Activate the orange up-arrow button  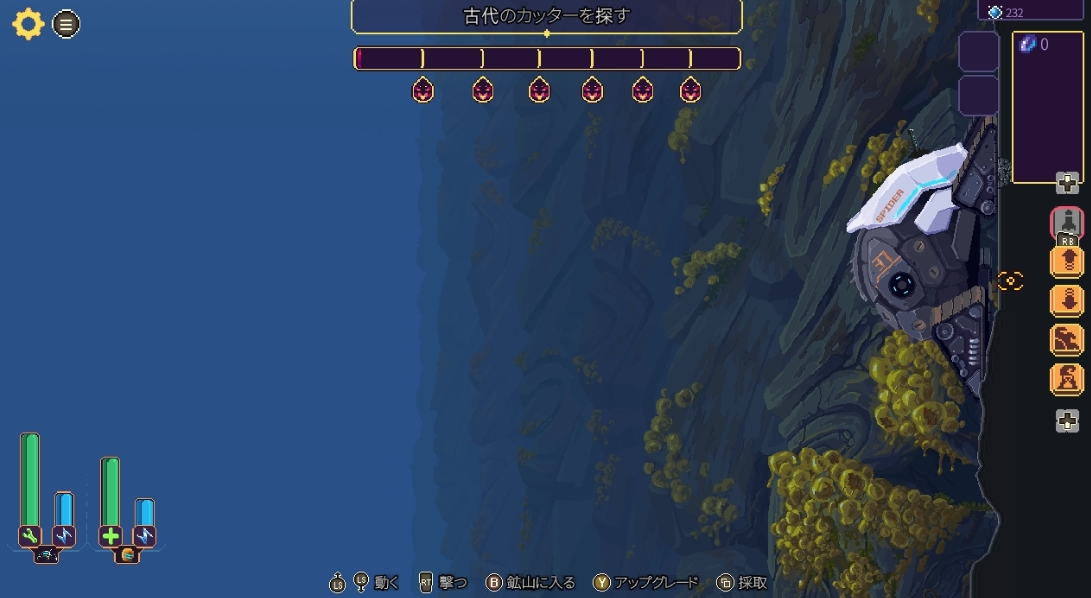1067,261
